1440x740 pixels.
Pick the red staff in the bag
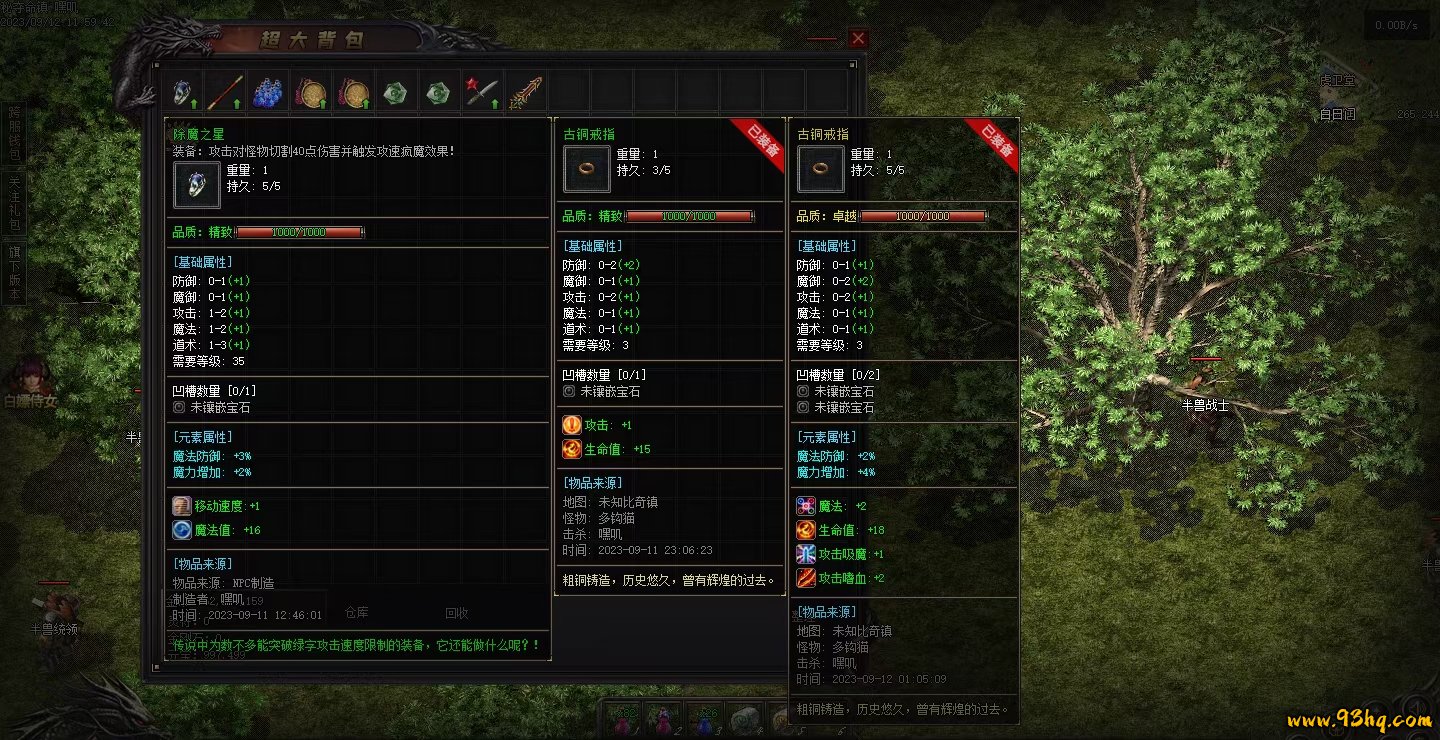225,92
